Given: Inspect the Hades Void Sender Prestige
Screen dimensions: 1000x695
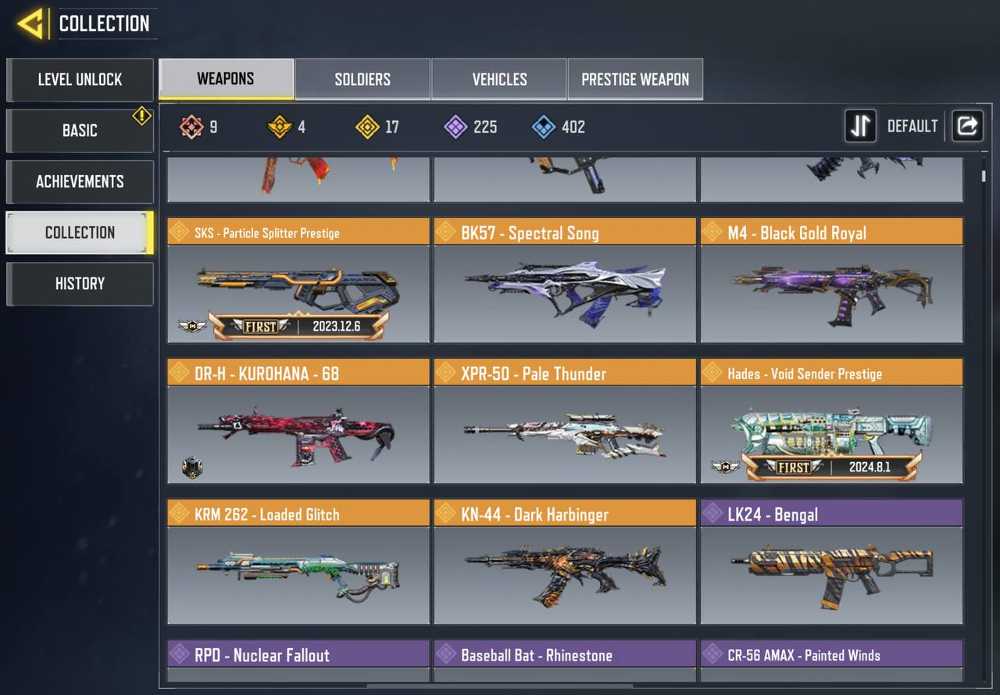Looking at the screenshot, I should (x=831, y=423).
